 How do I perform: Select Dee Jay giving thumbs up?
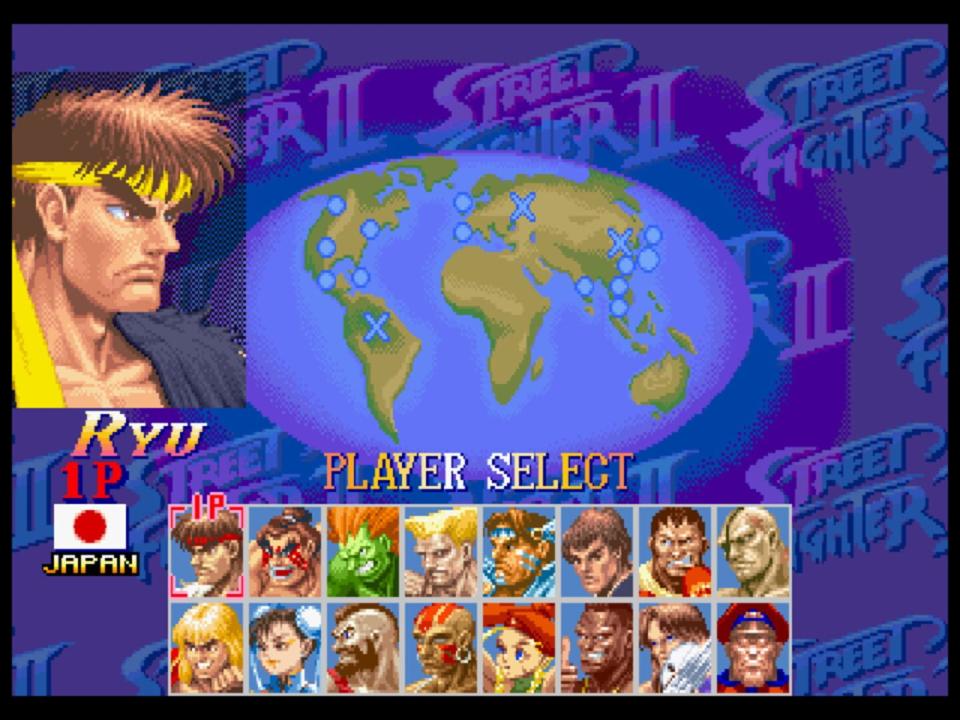597,647
